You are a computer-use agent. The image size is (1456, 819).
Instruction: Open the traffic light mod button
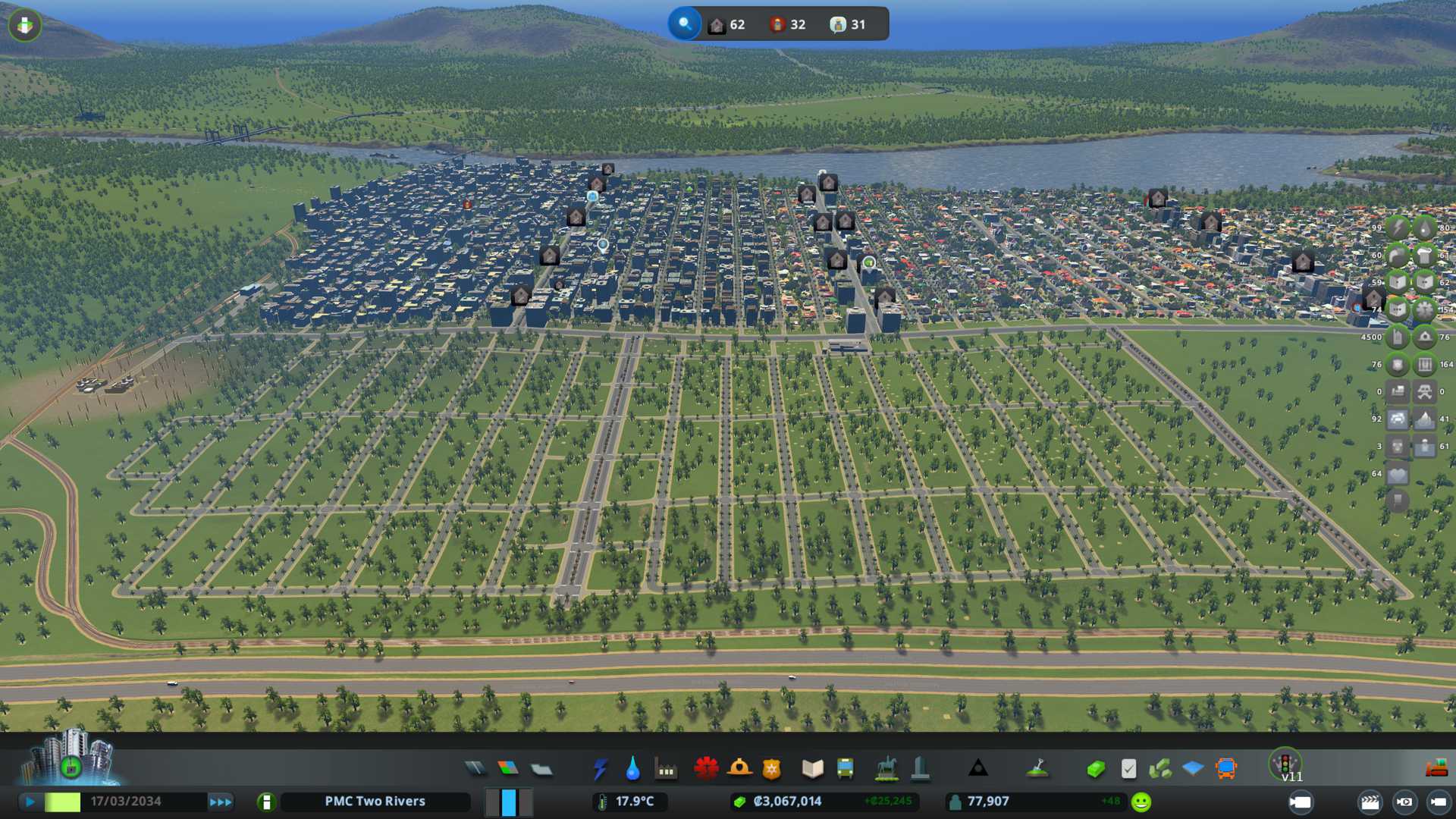[x=1285, y=764]
